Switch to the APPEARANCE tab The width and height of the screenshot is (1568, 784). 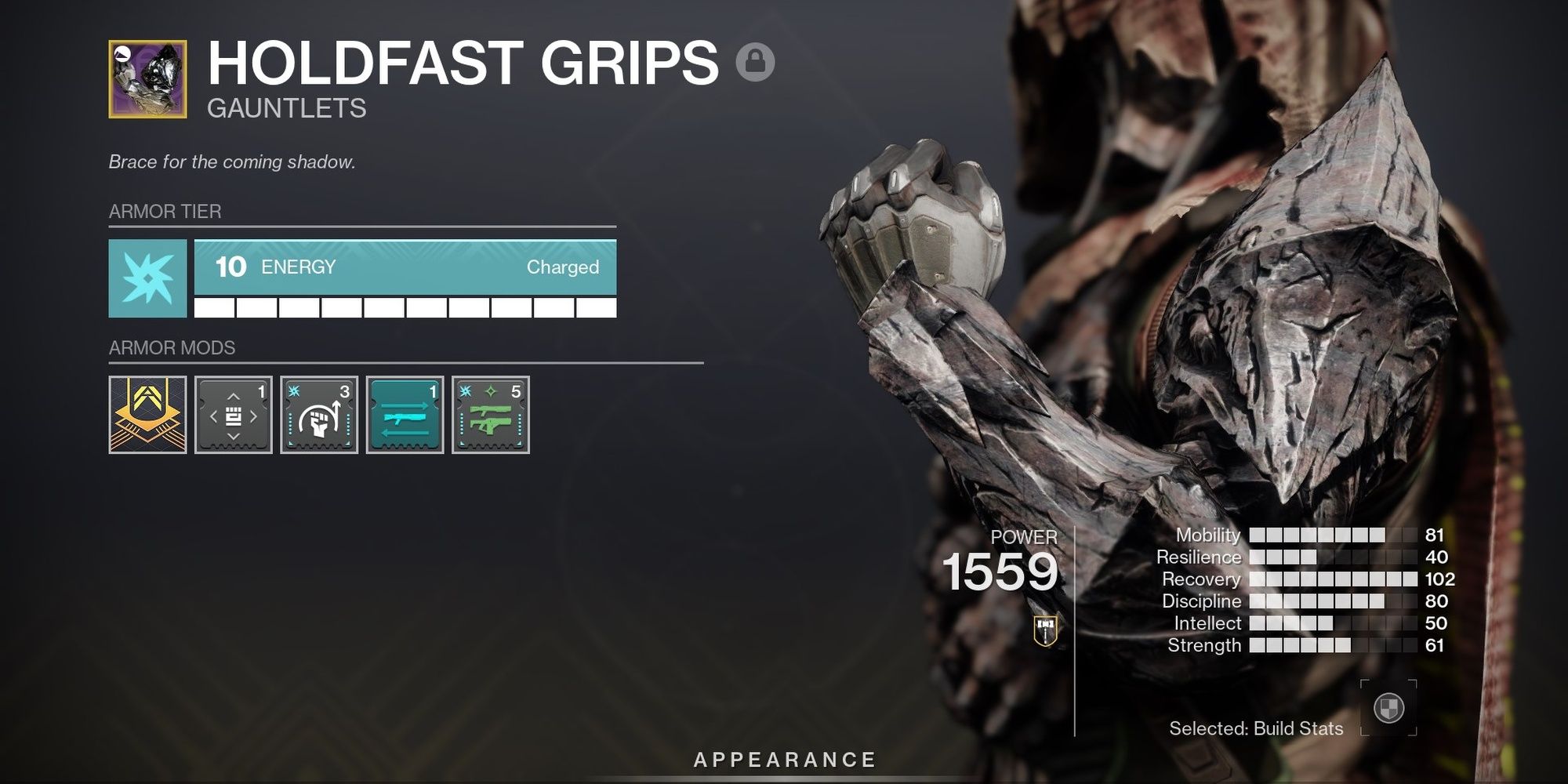(783, 758)
